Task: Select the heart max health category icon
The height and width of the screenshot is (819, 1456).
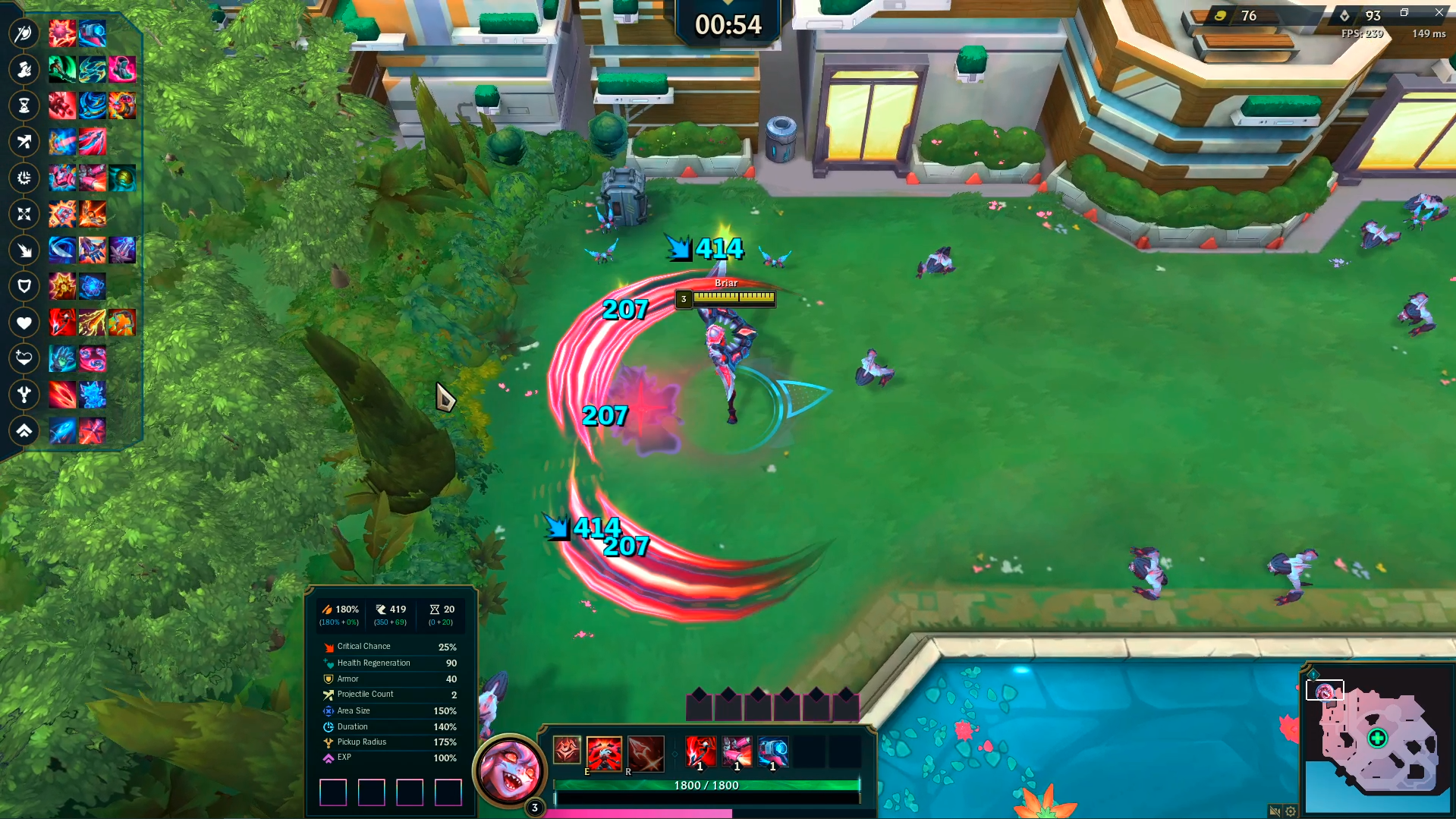Action: tap(24, 323)
